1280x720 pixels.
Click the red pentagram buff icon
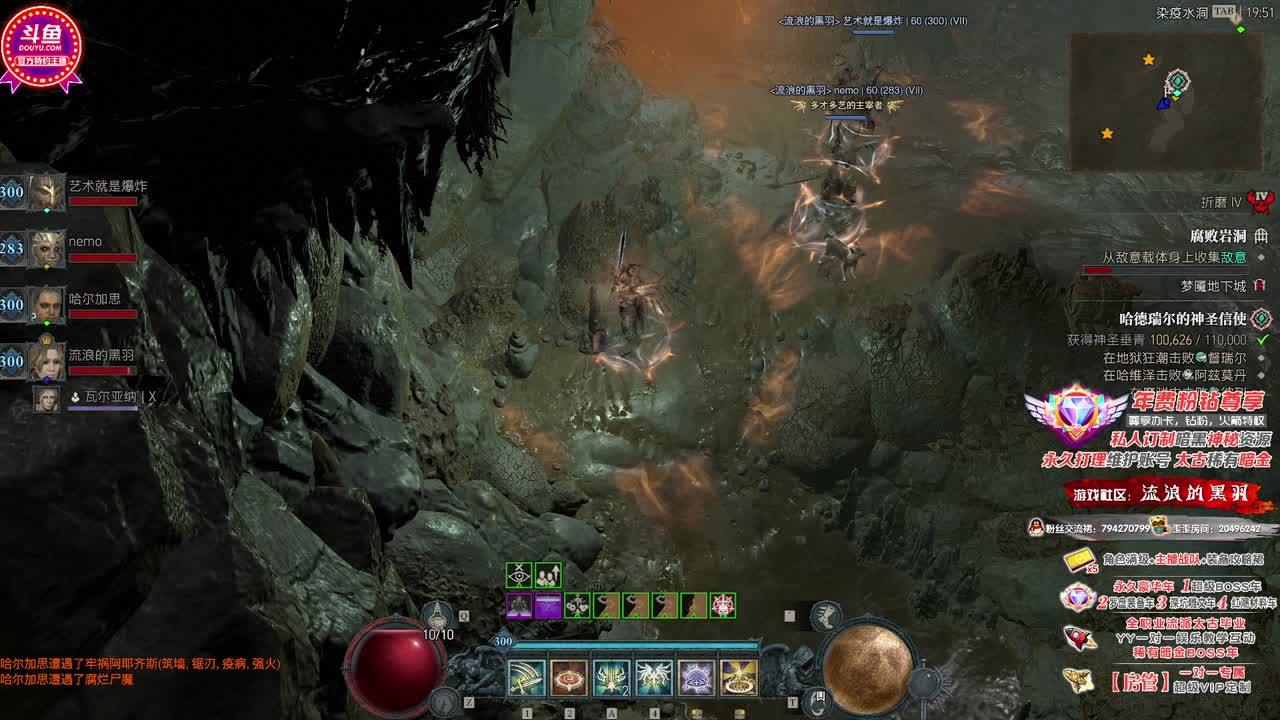723,605
